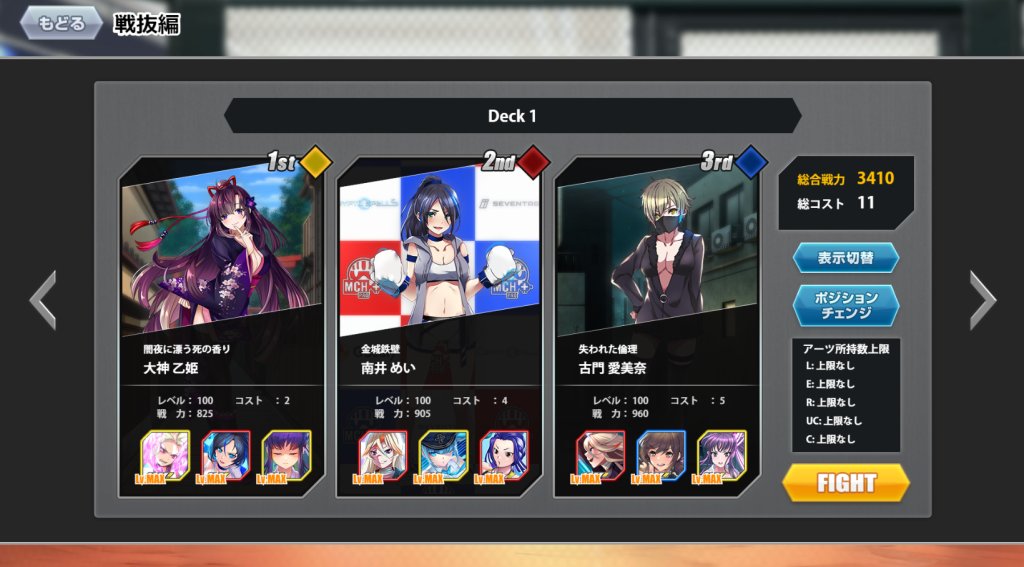Screen dimensions: 1024x567
Task: Select 古門 愛美奈's purple-haired arts icon
Action: click(x=721, y=455)
